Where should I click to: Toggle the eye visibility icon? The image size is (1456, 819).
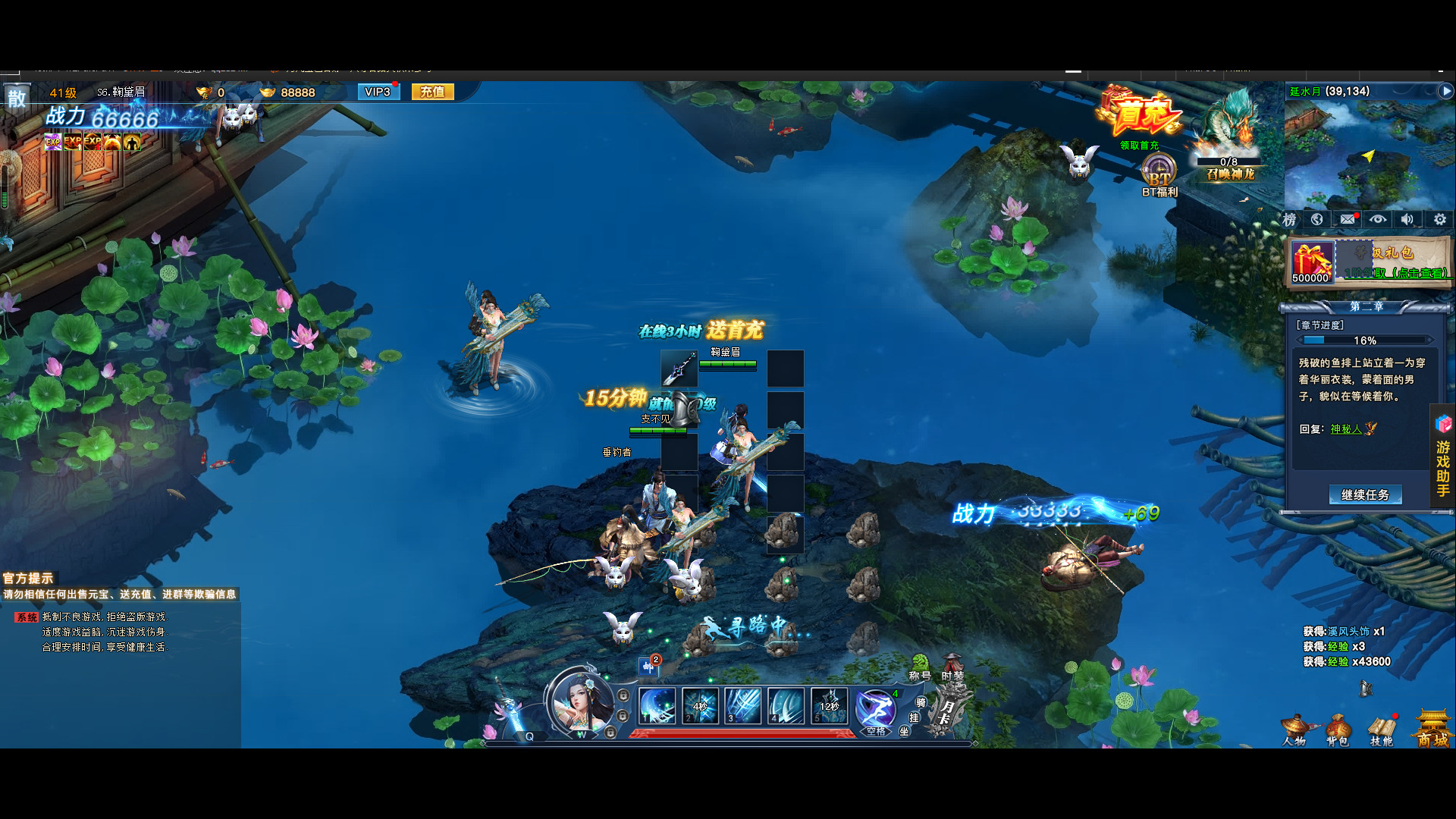click(x=1377, y=219)
